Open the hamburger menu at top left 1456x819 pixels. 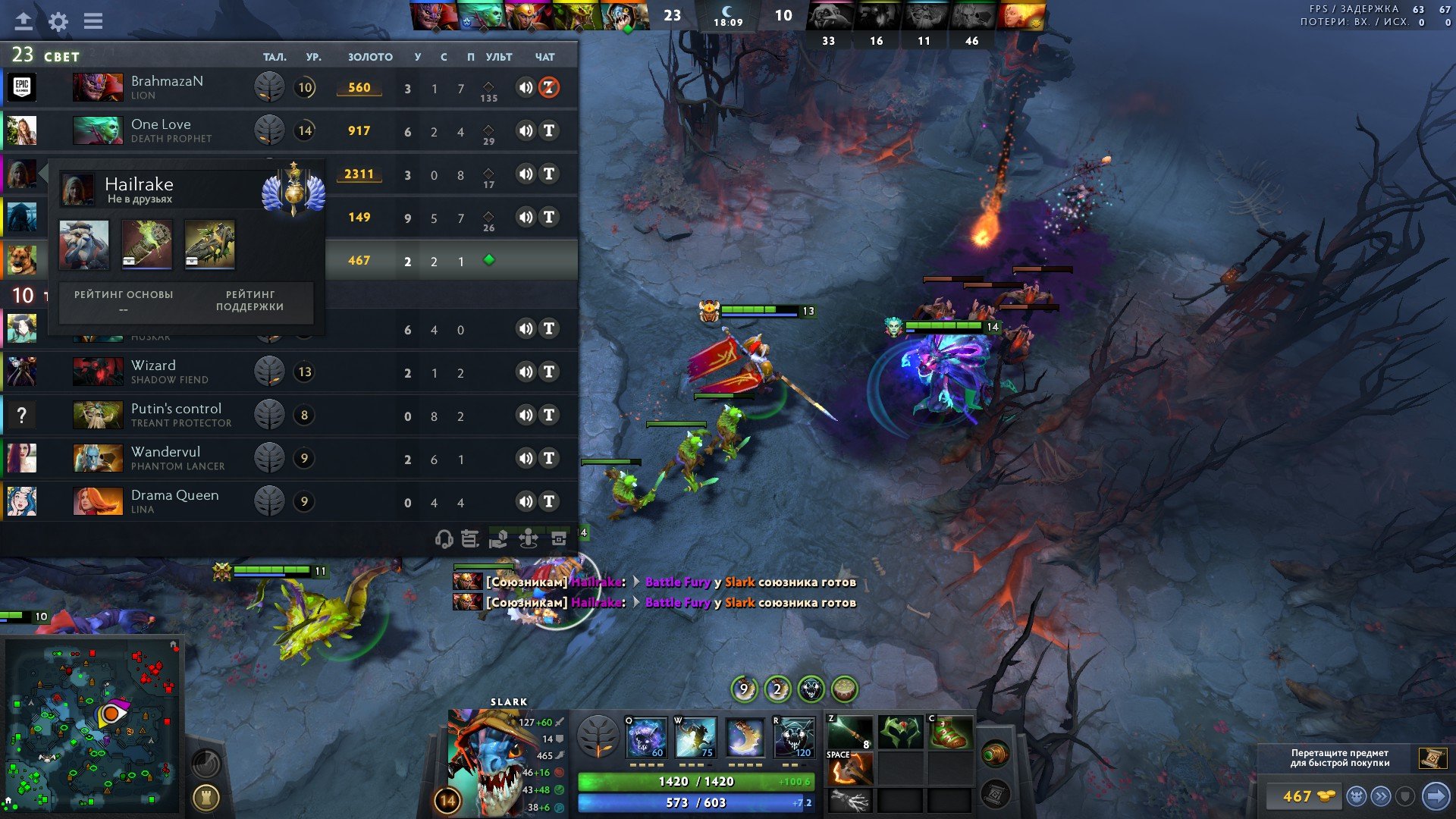pyautogui.click(x=93, y=21)
